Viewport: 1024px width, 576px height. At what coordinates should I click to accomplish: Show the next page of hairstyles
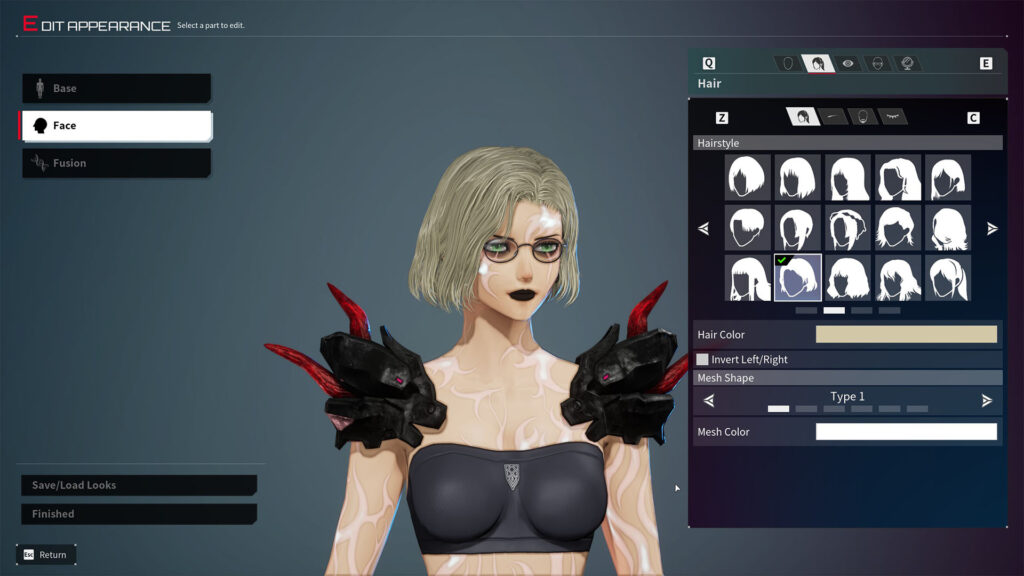[x=992, y=229]
